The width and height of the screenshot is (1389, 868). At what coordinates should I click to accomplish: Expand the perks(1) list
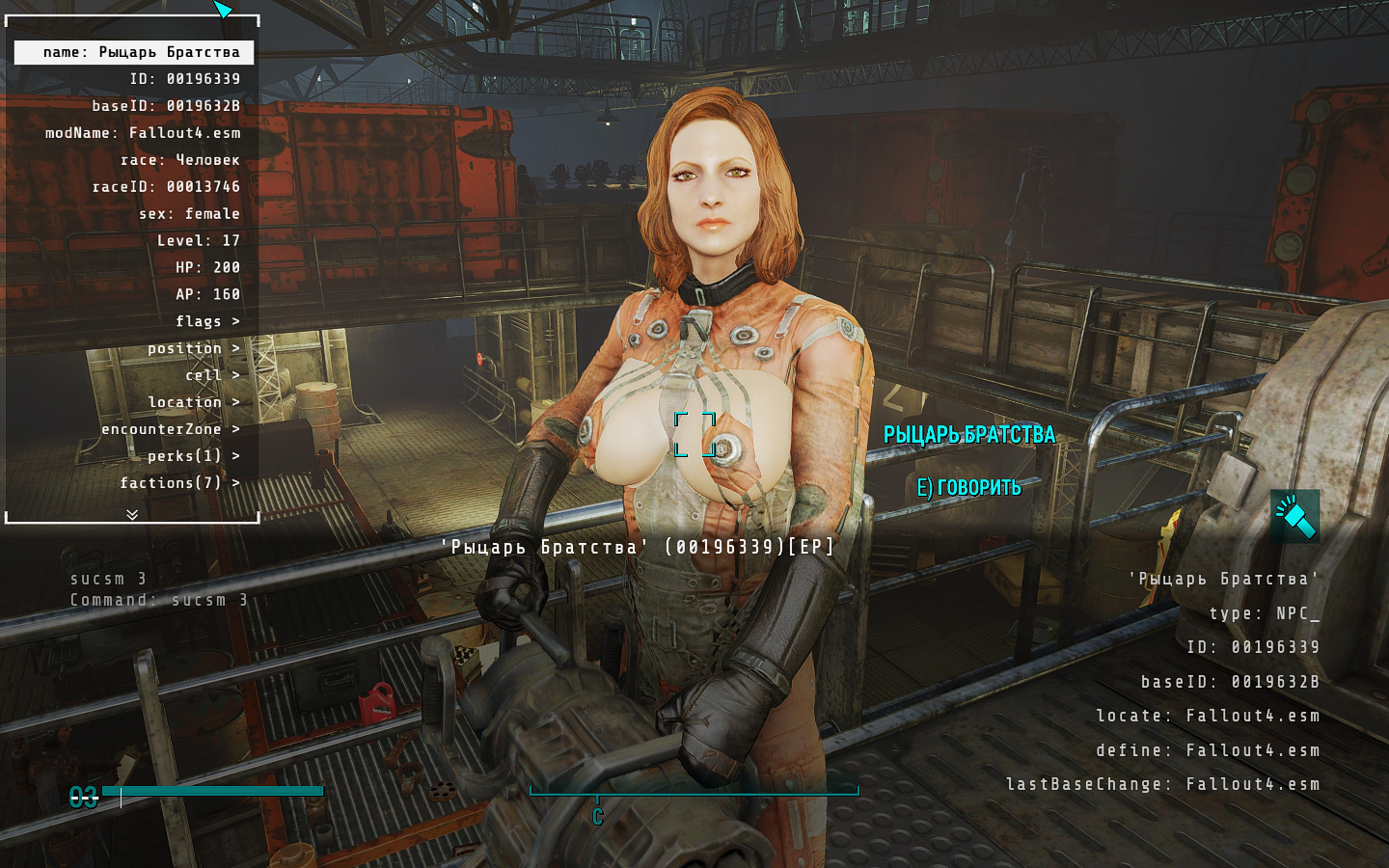193,456
